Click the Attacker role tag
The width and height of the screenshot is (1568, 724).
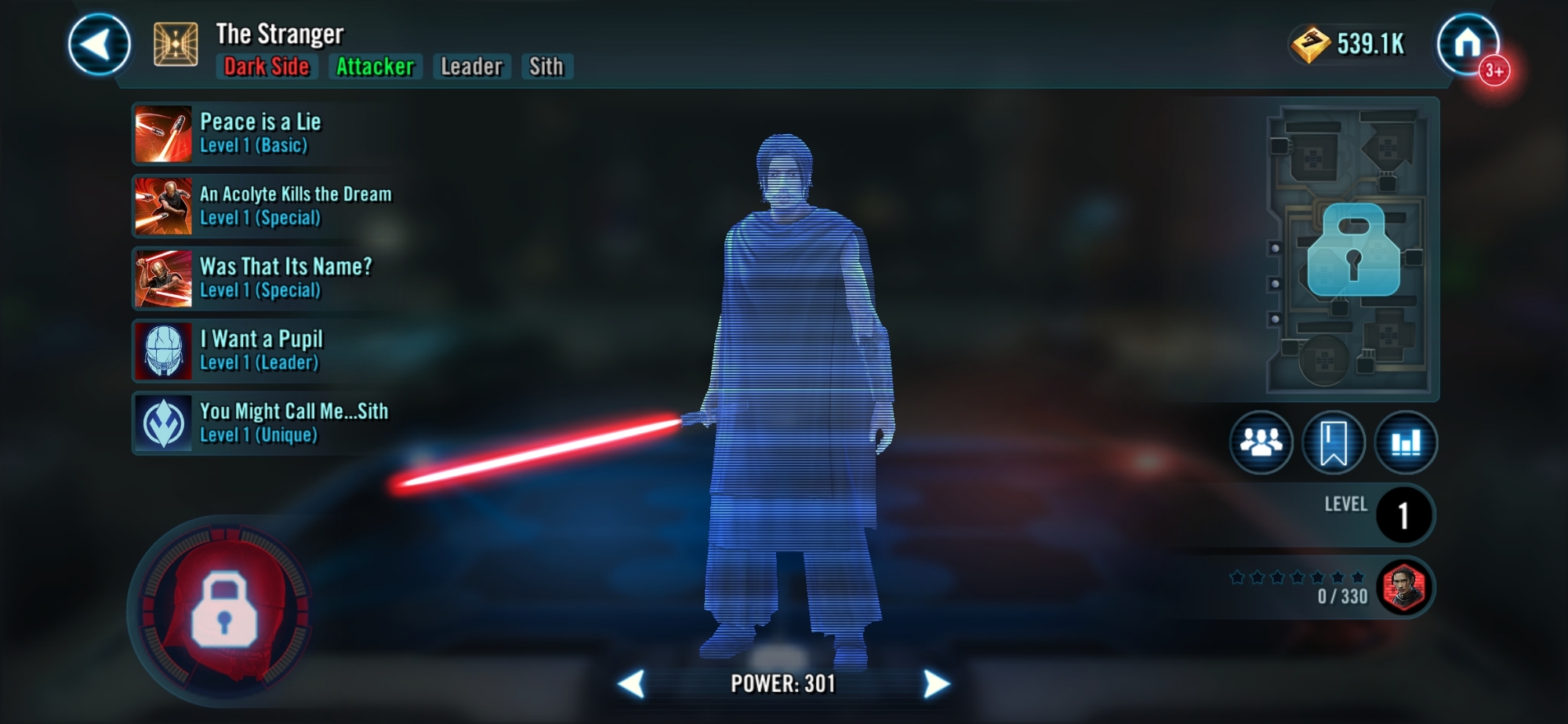pyautogui.click(x=375, y=67)
